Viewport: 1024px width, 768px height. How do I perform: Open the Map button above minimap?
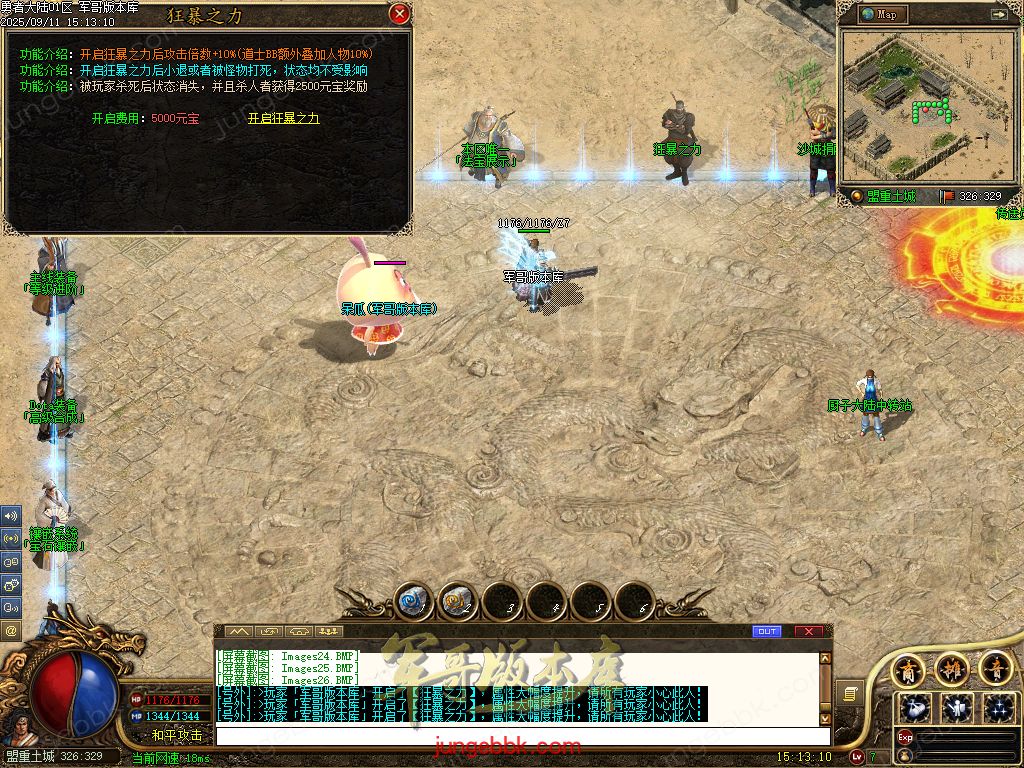coord(880,14)
